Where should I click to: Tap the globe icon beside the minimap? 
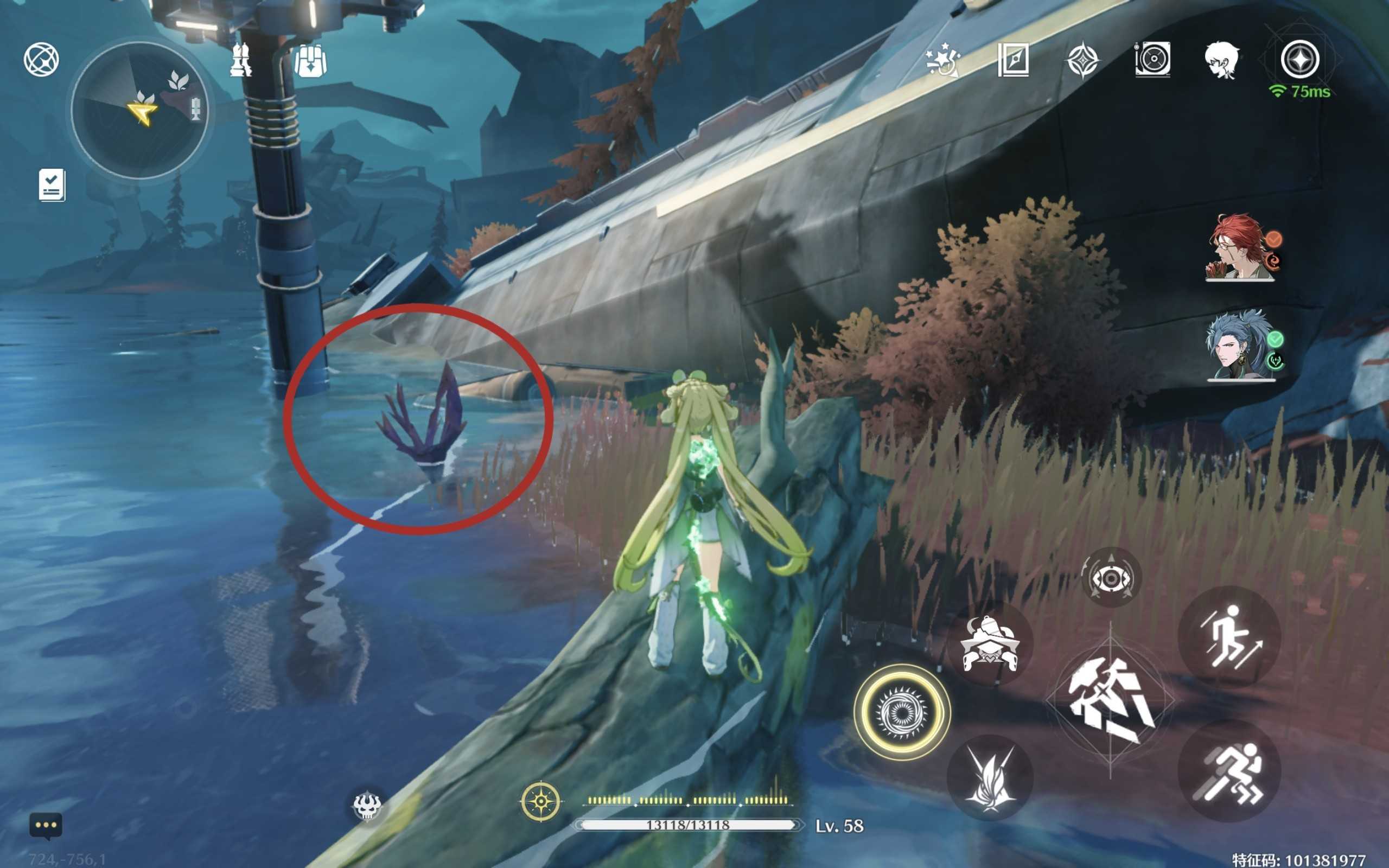[x=41, y=59]
